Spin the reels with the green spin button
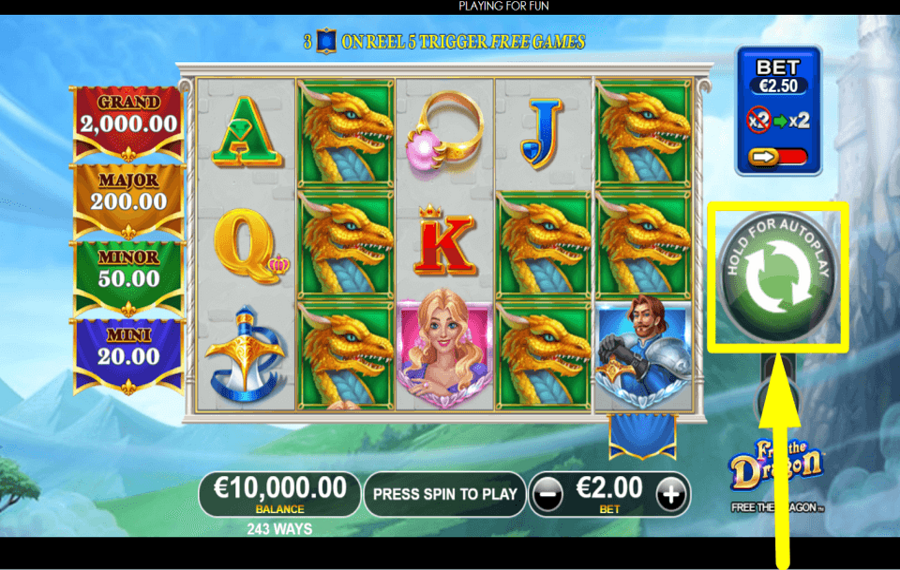This screenshot has height=570, width=900. 778,277
